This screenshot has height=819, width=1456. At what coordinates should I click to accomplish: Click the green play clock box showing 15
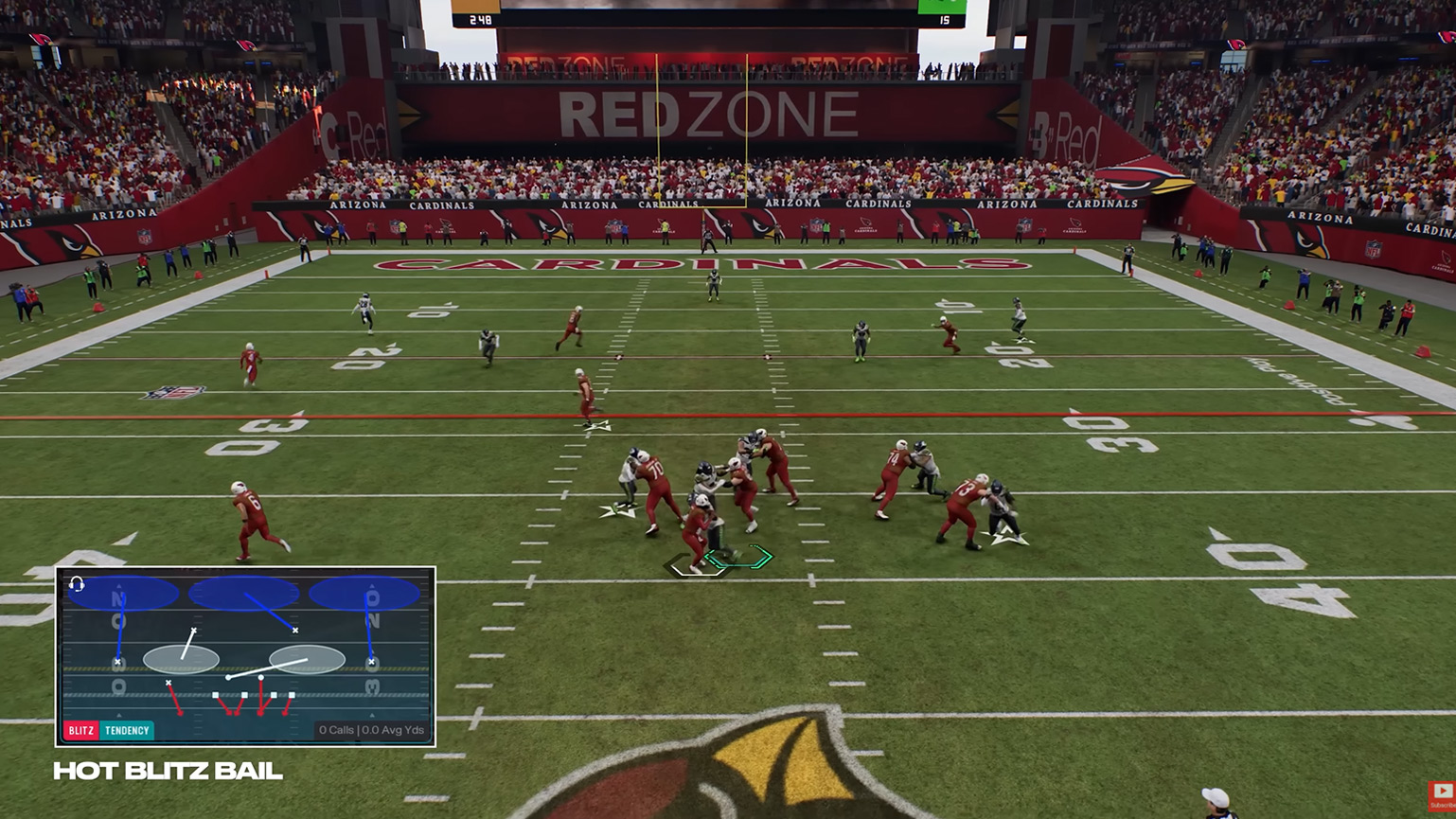942,9
